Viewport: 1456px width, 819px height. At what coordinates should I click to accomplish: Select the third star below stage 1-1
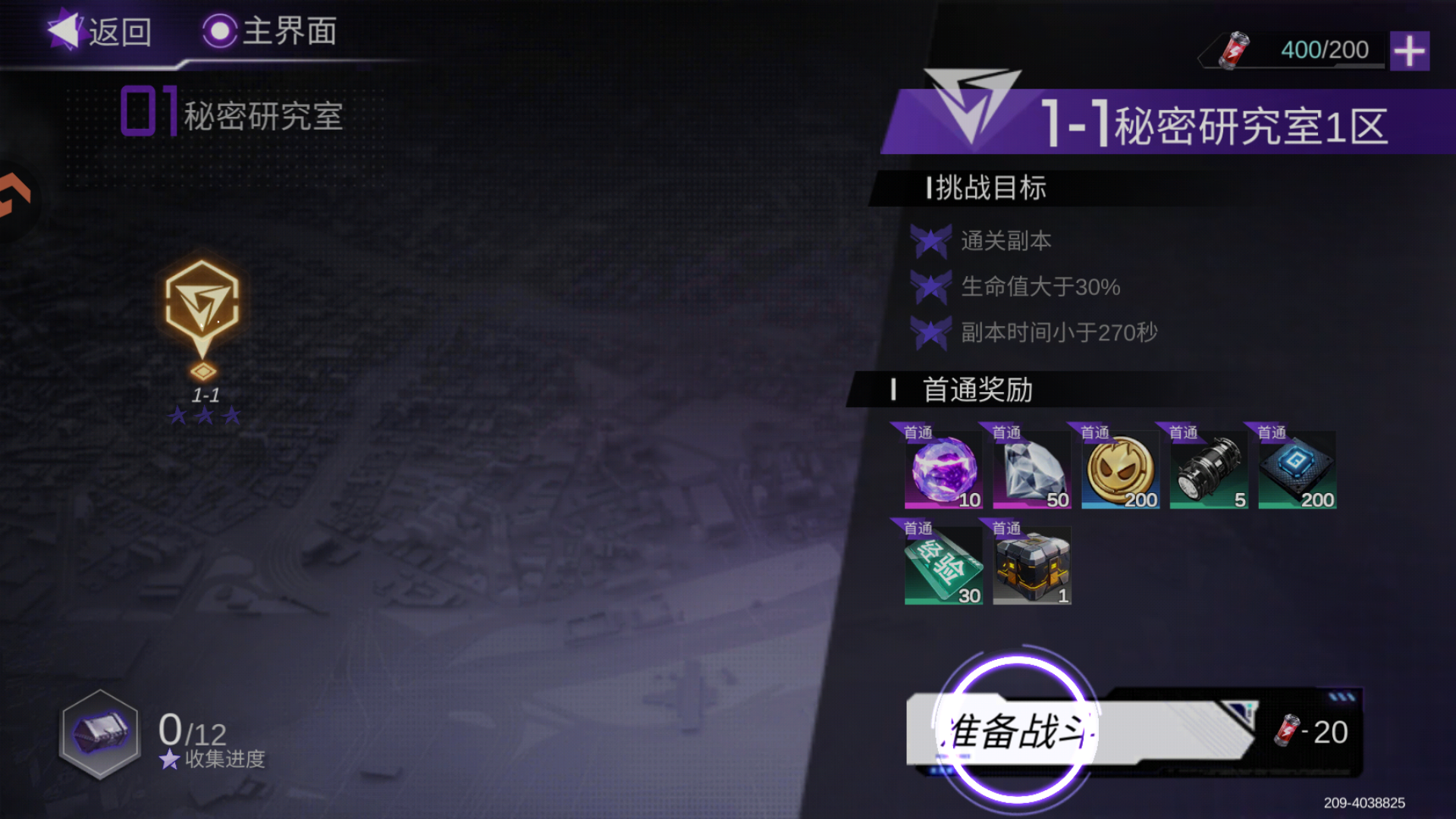[x=230, y=416]
